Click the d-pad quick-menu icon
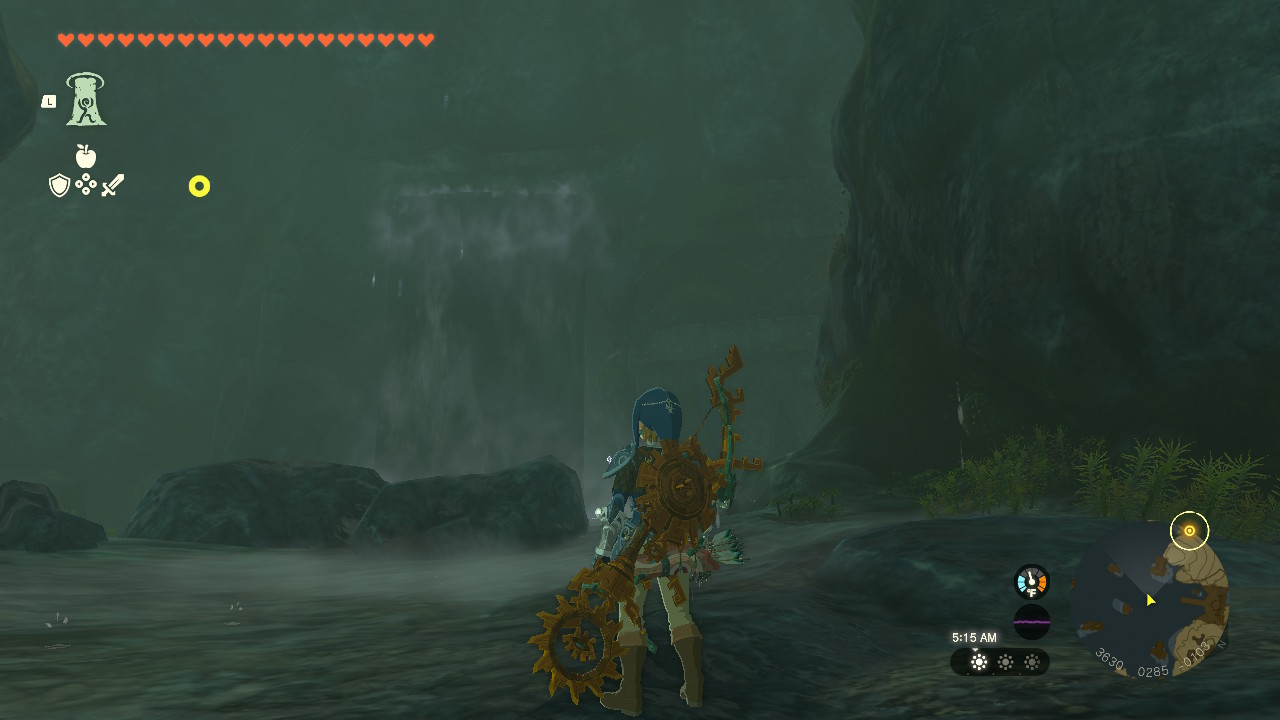 [86, 185]
